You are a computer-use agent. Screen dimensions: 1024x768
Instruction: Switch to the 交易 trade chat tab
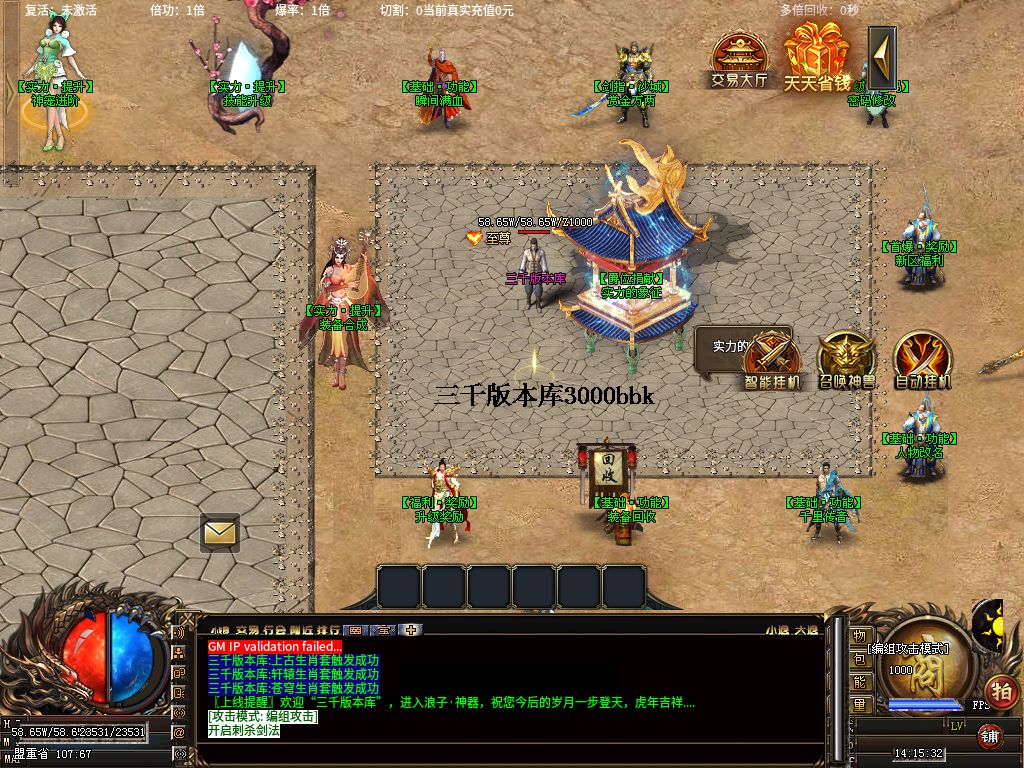click(x=246, y=630)
